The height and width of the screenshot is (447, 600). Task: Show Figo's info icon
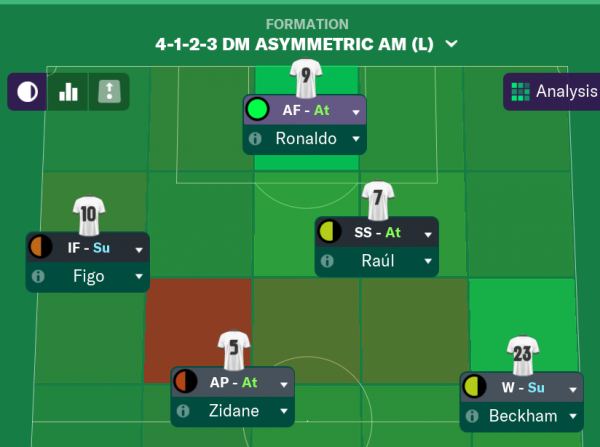40,276
